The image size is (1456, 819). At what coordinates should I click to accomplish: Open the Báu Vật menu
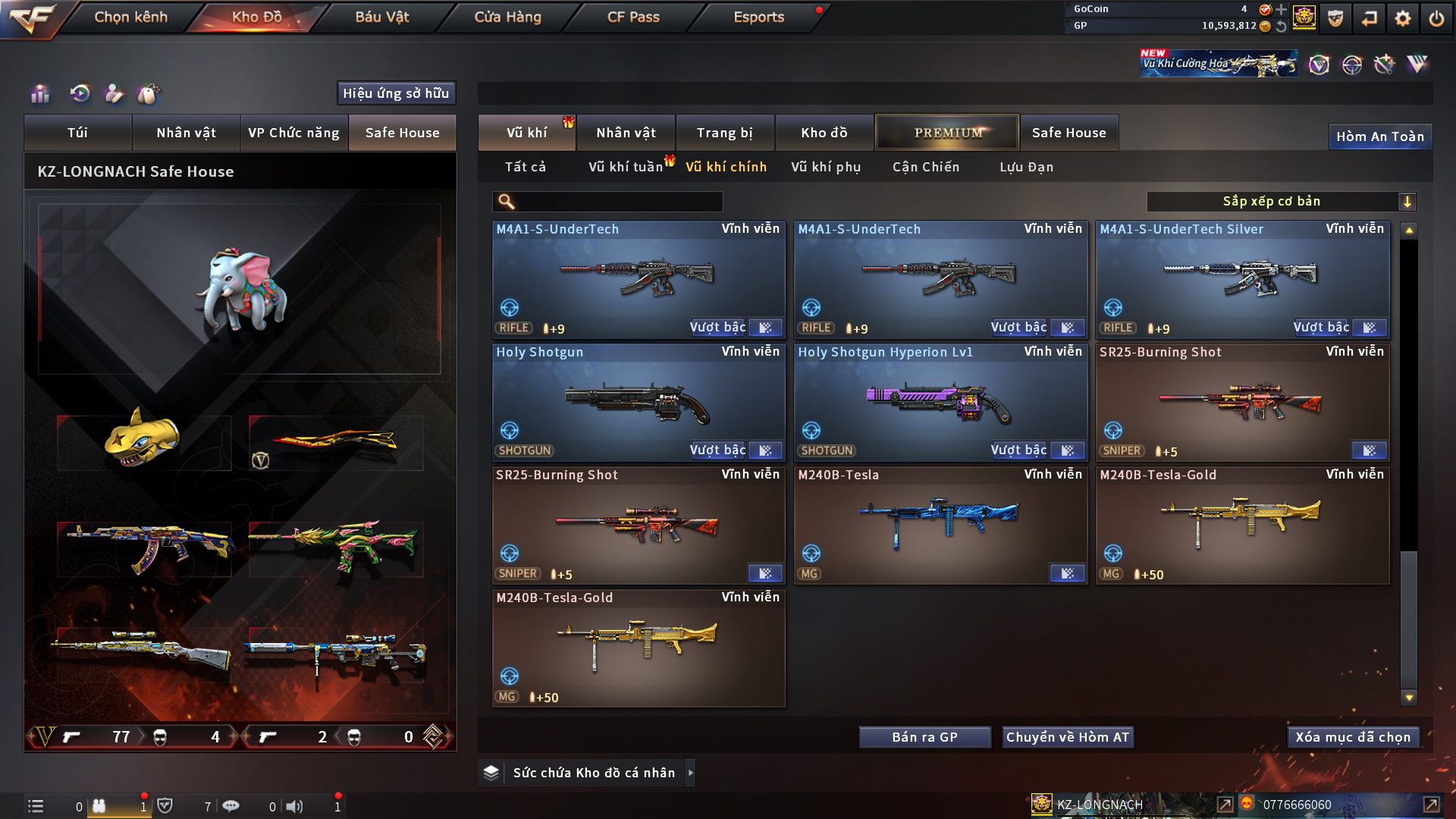coord(381,17)
